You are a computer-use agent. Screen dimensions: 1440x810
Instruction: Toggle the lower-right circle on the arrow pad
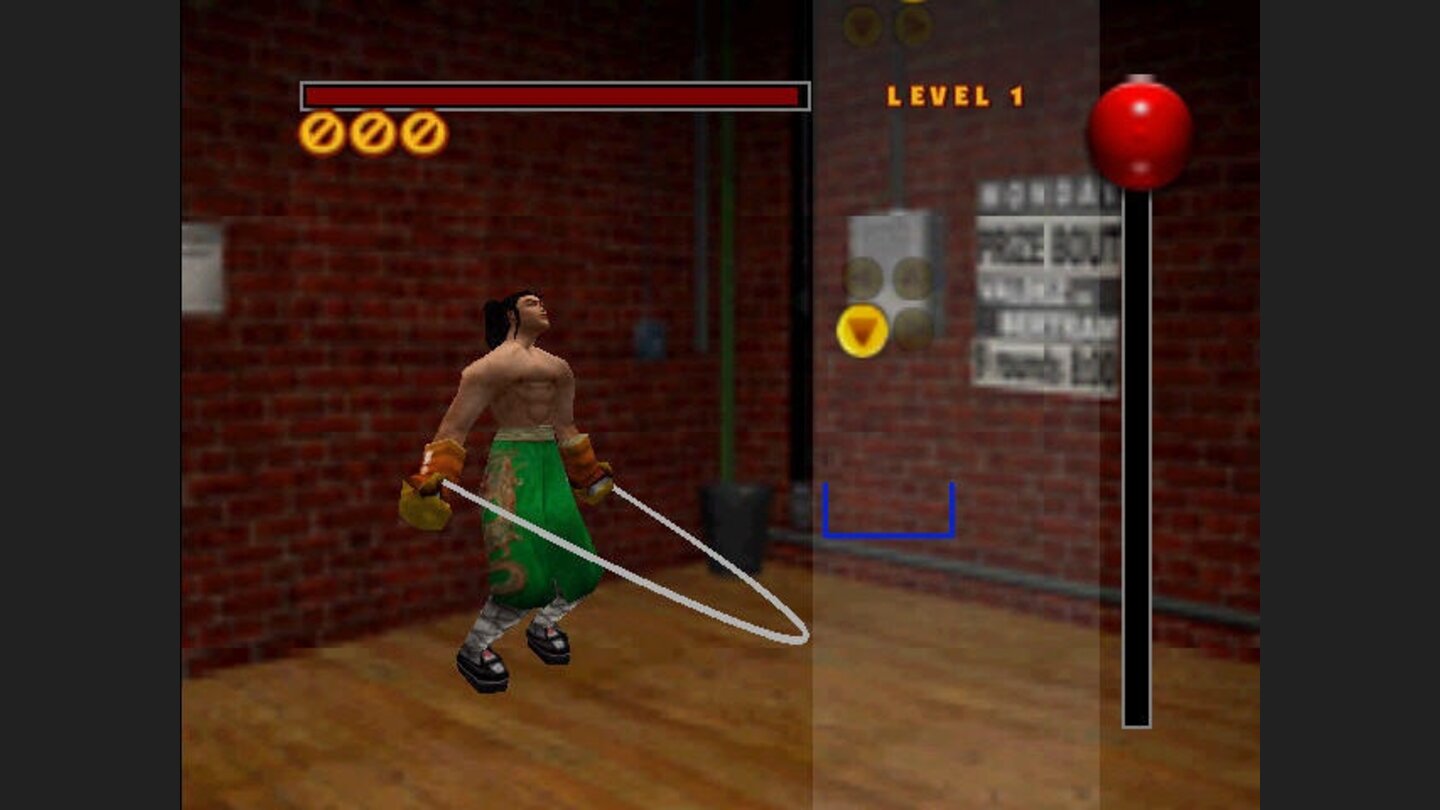(x=912, y=332)
